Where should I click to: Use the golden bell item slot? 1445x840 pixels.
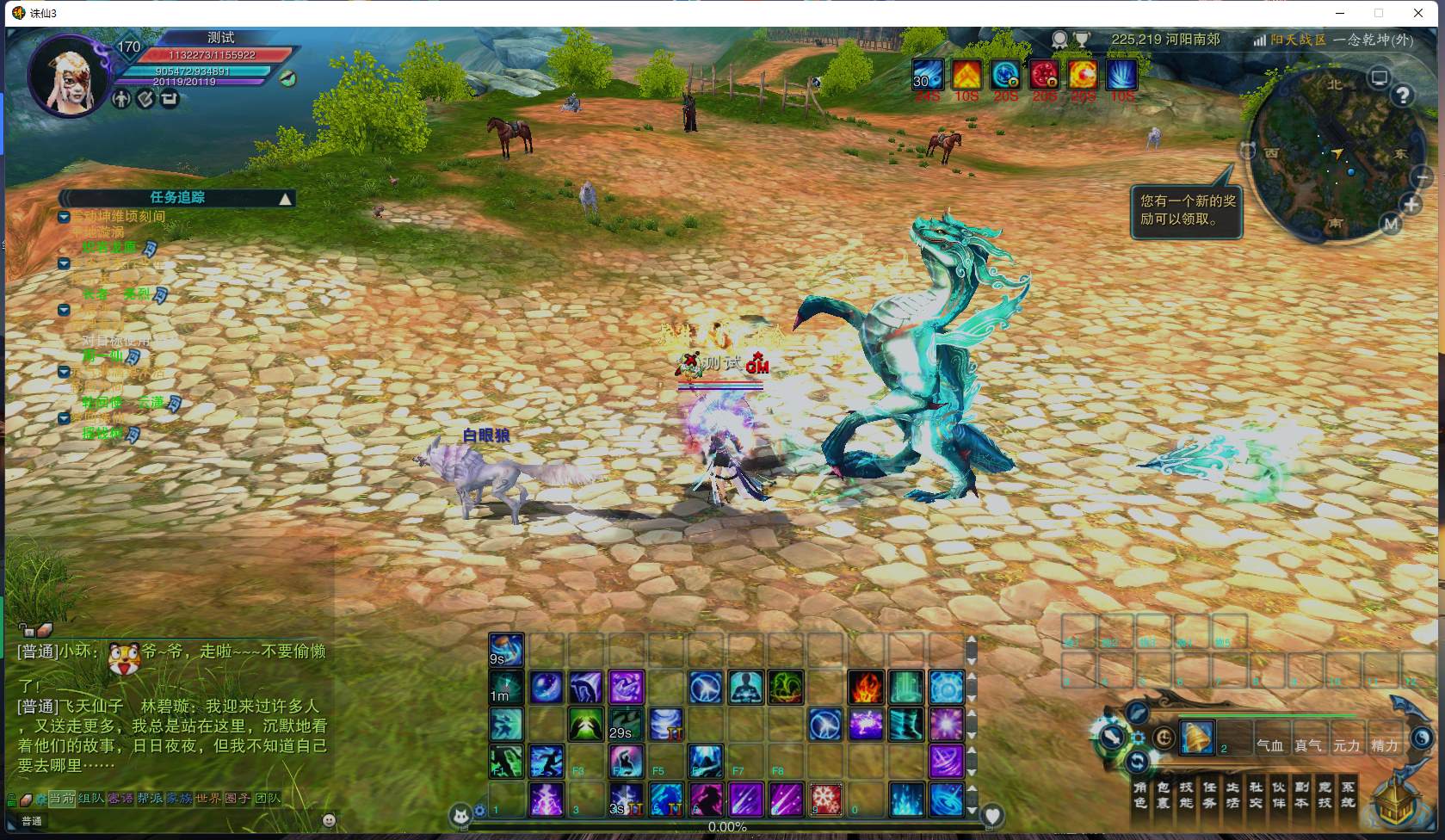[x=1196, y=738]
